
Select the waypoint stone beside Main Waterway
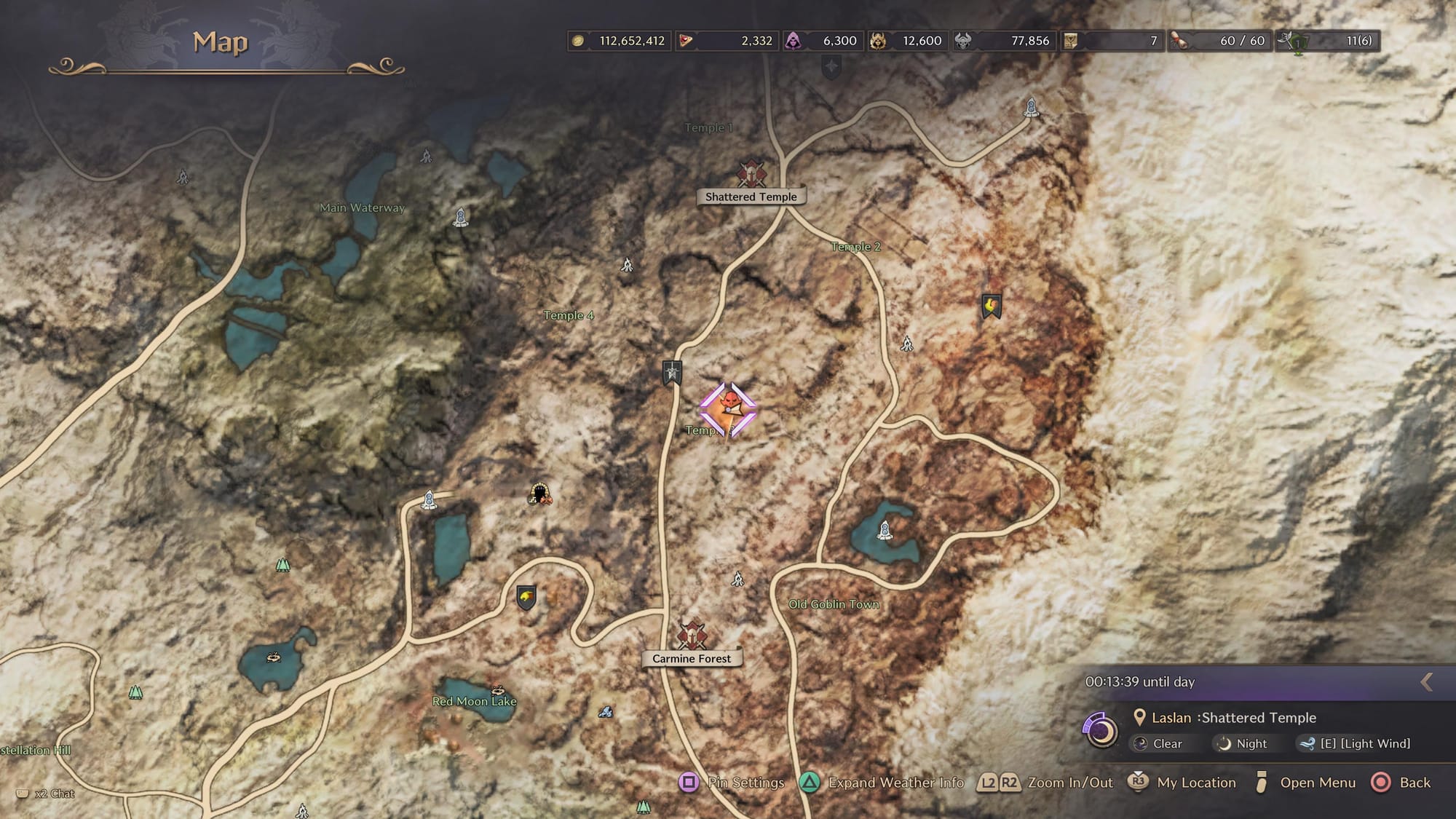(x=460, y=217)
